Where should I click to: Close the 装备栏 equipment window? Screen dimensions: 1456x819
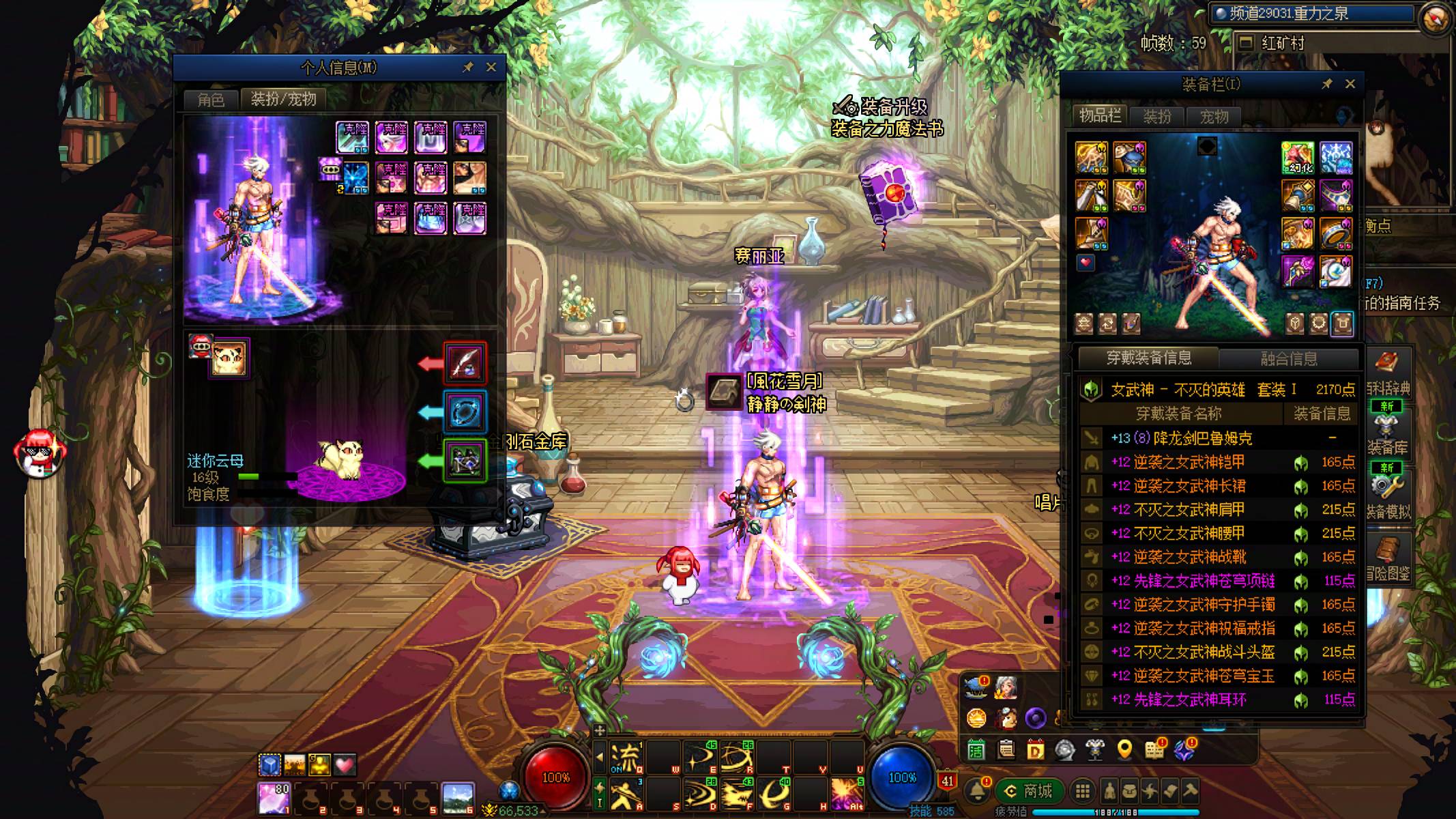[x=1350, y=84]
